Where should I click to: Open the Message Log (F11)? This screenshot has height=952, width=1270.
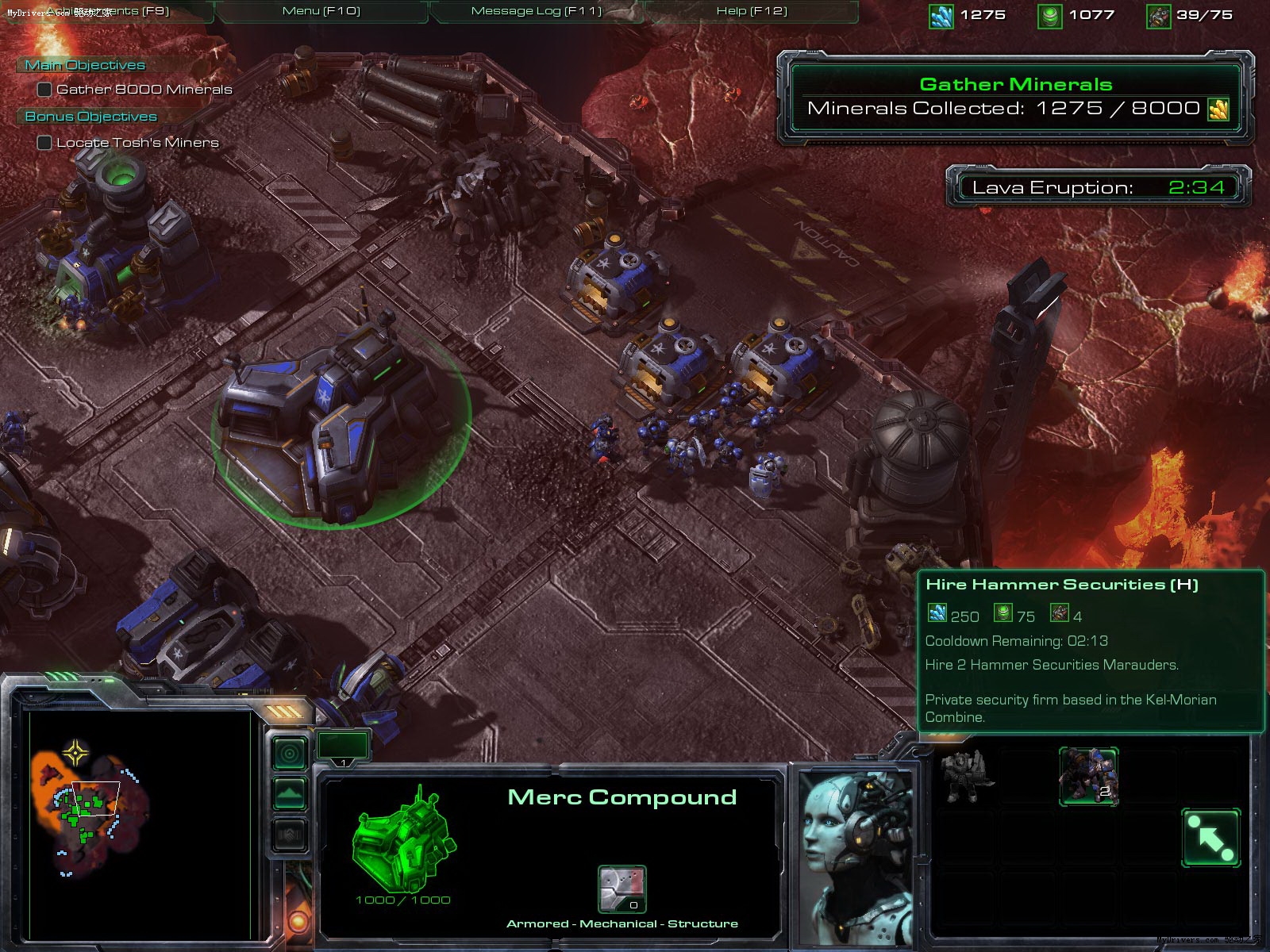537,11
